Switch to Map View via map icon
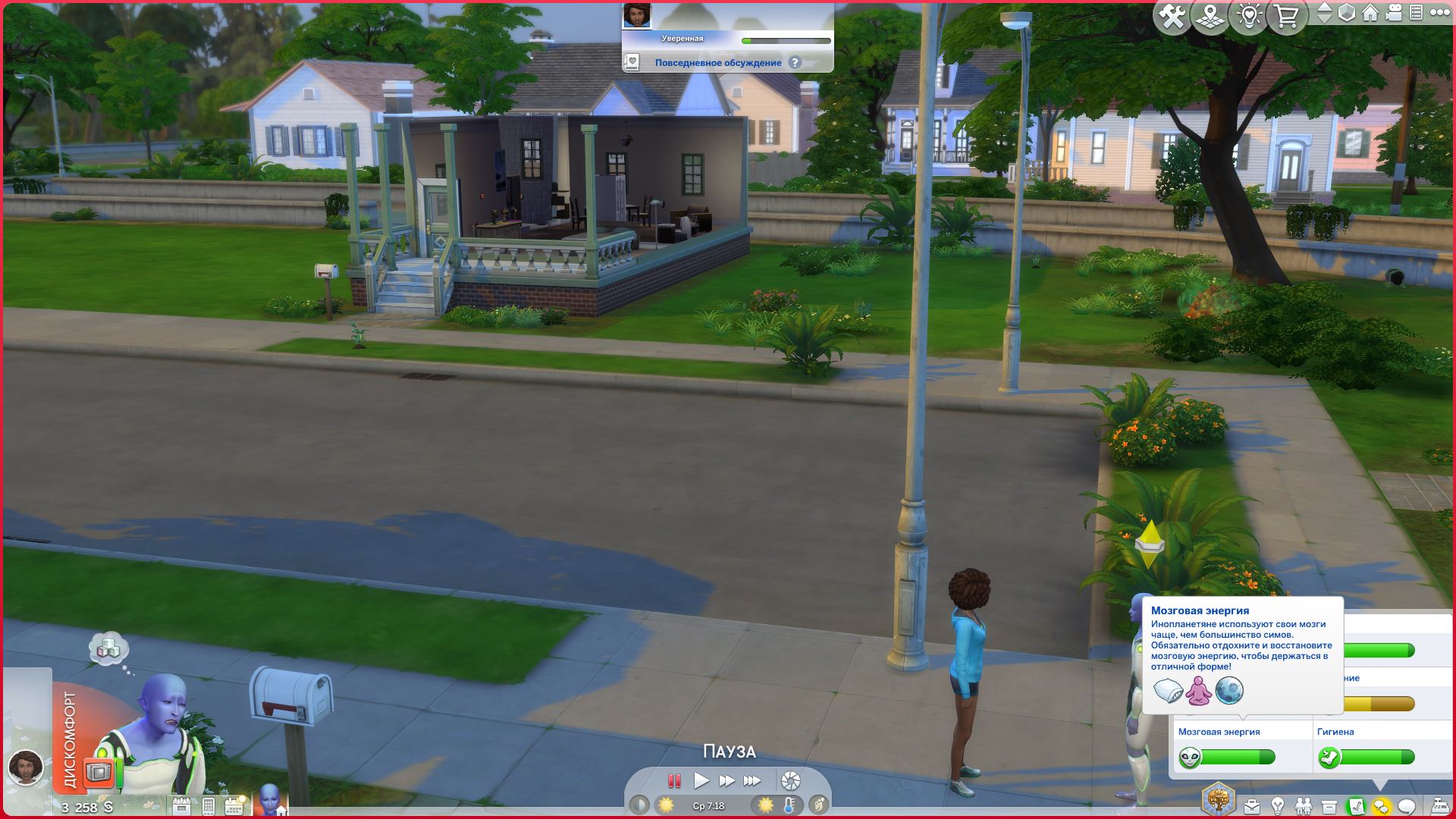The image size is (1456, 819). click(1212, 14)
